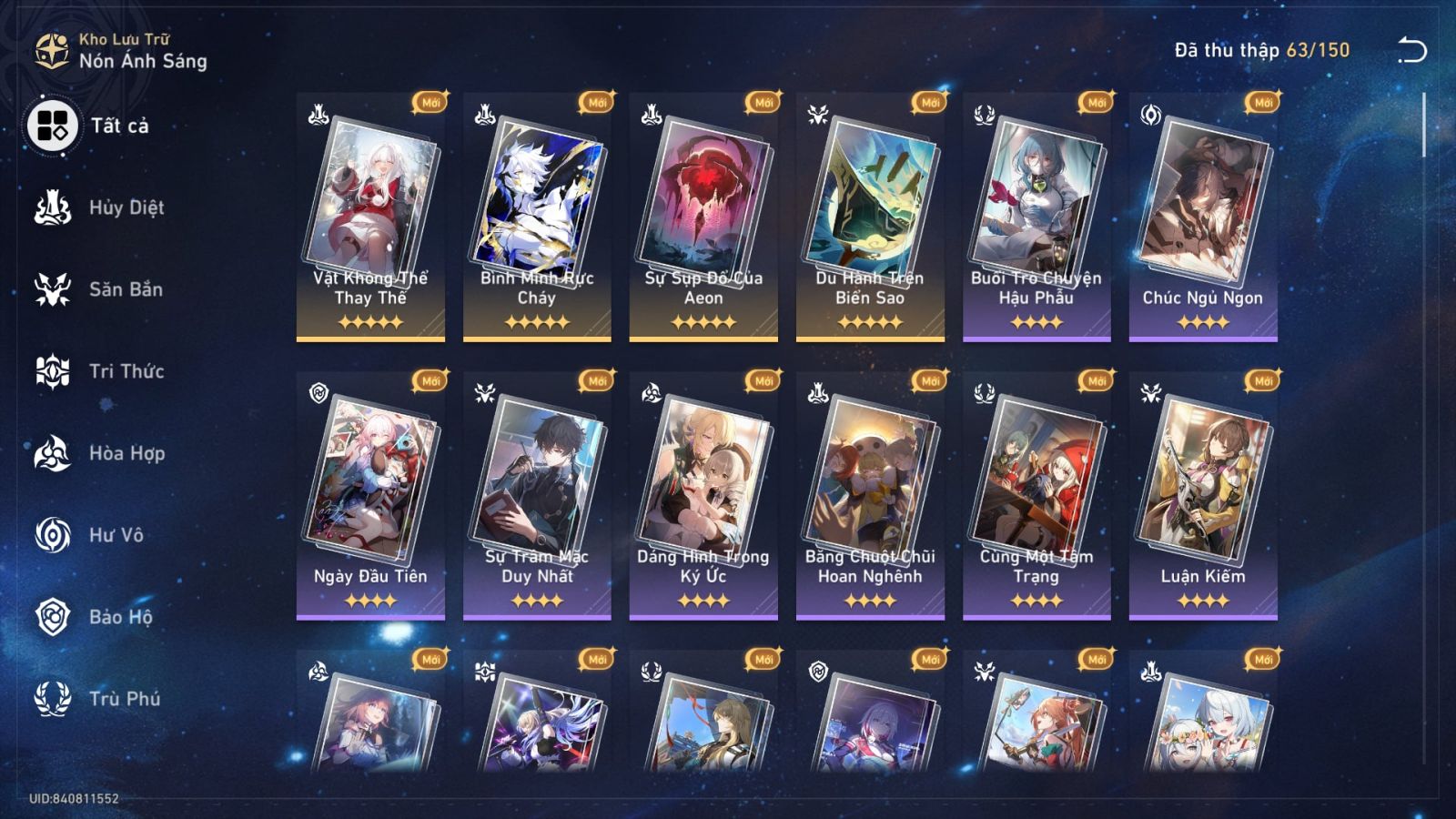Select the Hư Vô path filter icon
Image resolution: width=1456 pixels, height=819 pixels.
tap(55, 535)
